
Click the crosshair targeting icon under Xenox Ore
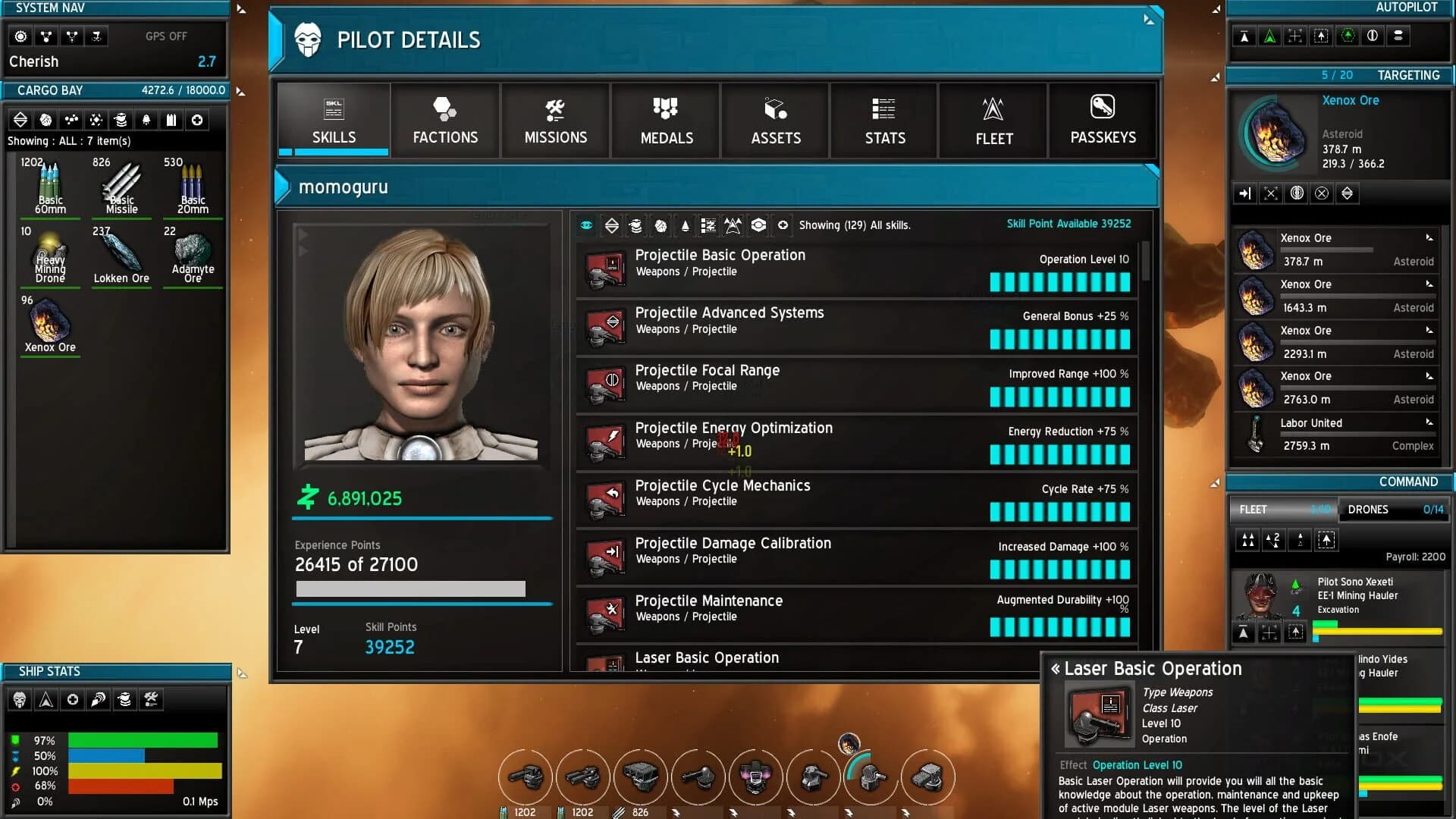coord(1271,193)
